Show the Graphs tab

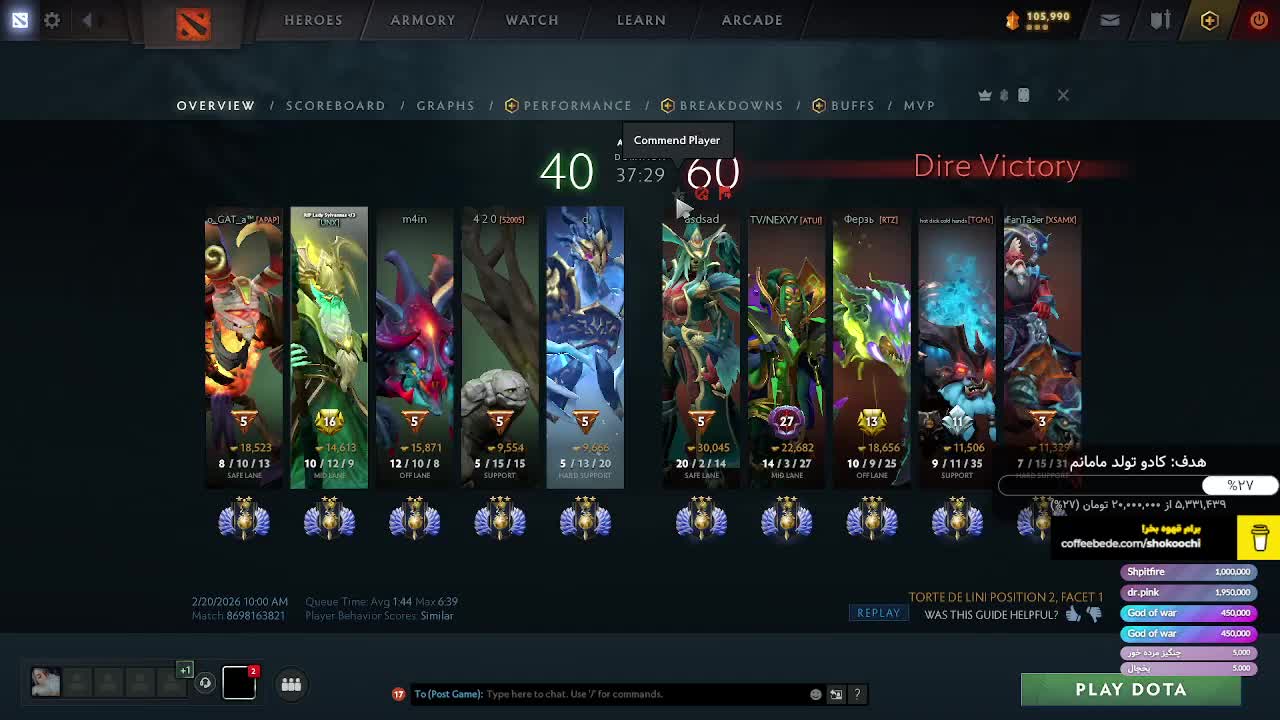click(x=446, y=105)
